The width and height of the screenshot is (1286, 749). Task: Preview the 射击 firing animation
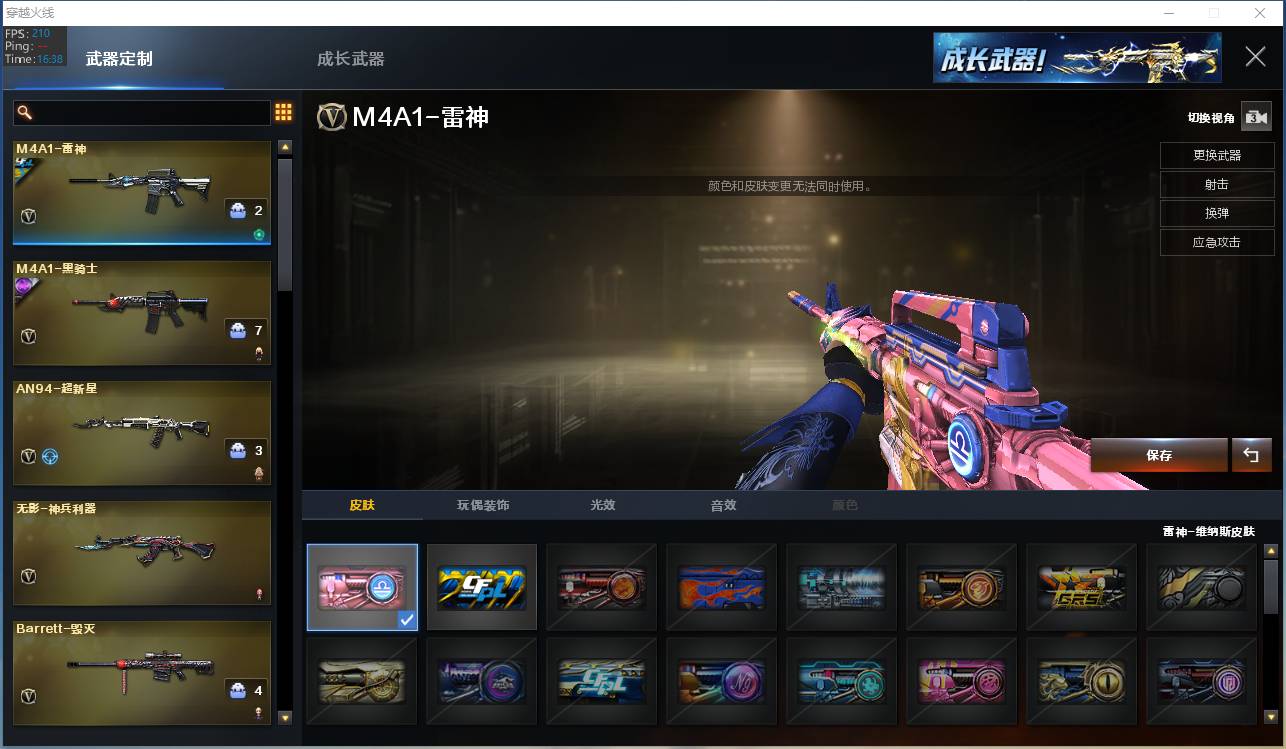pos(1217,185)
